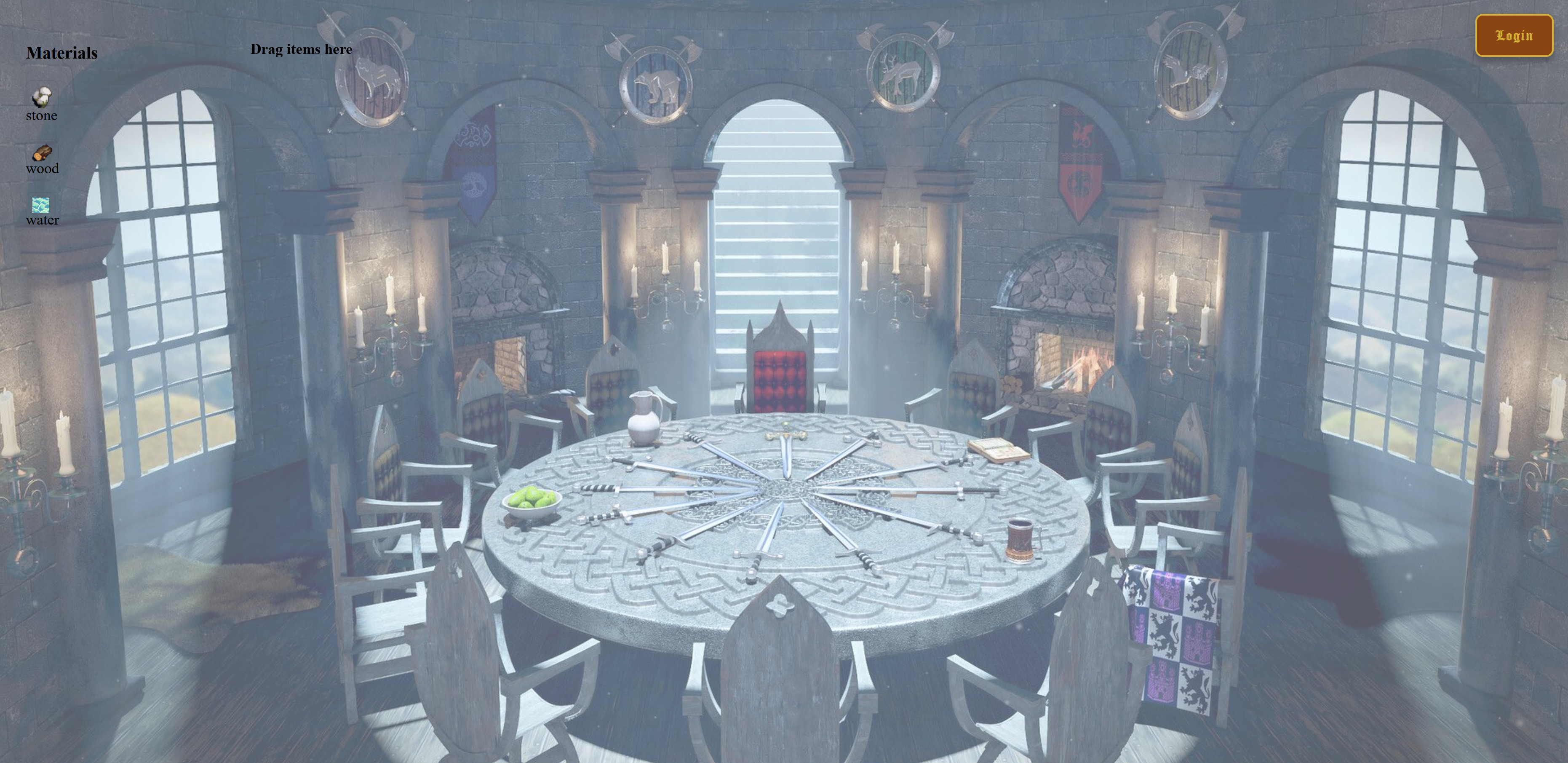This screenshot has width=1568, height=763.
Task: Choose the wood material
Action: pyautogui.click(x=41, y=153)
